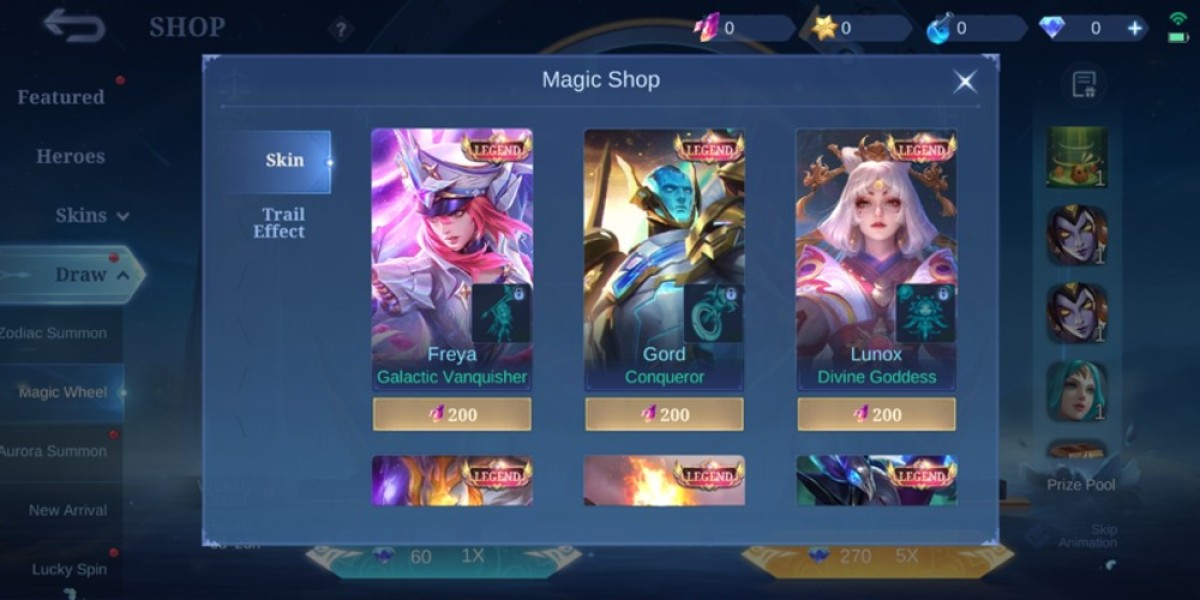The image size is (1200, 600).
Task: Open the Featured shop section
Action: pos(61,97)
